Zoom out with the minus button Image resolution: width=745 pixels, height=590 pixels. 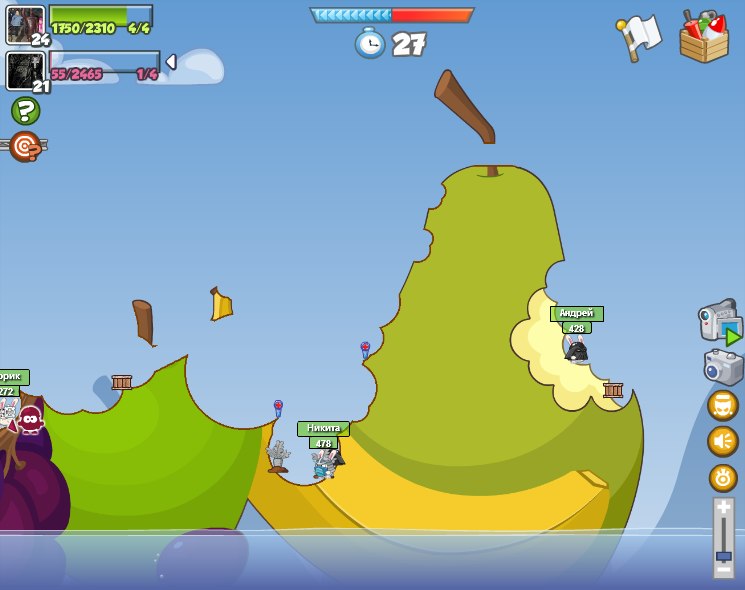[723, 572]
